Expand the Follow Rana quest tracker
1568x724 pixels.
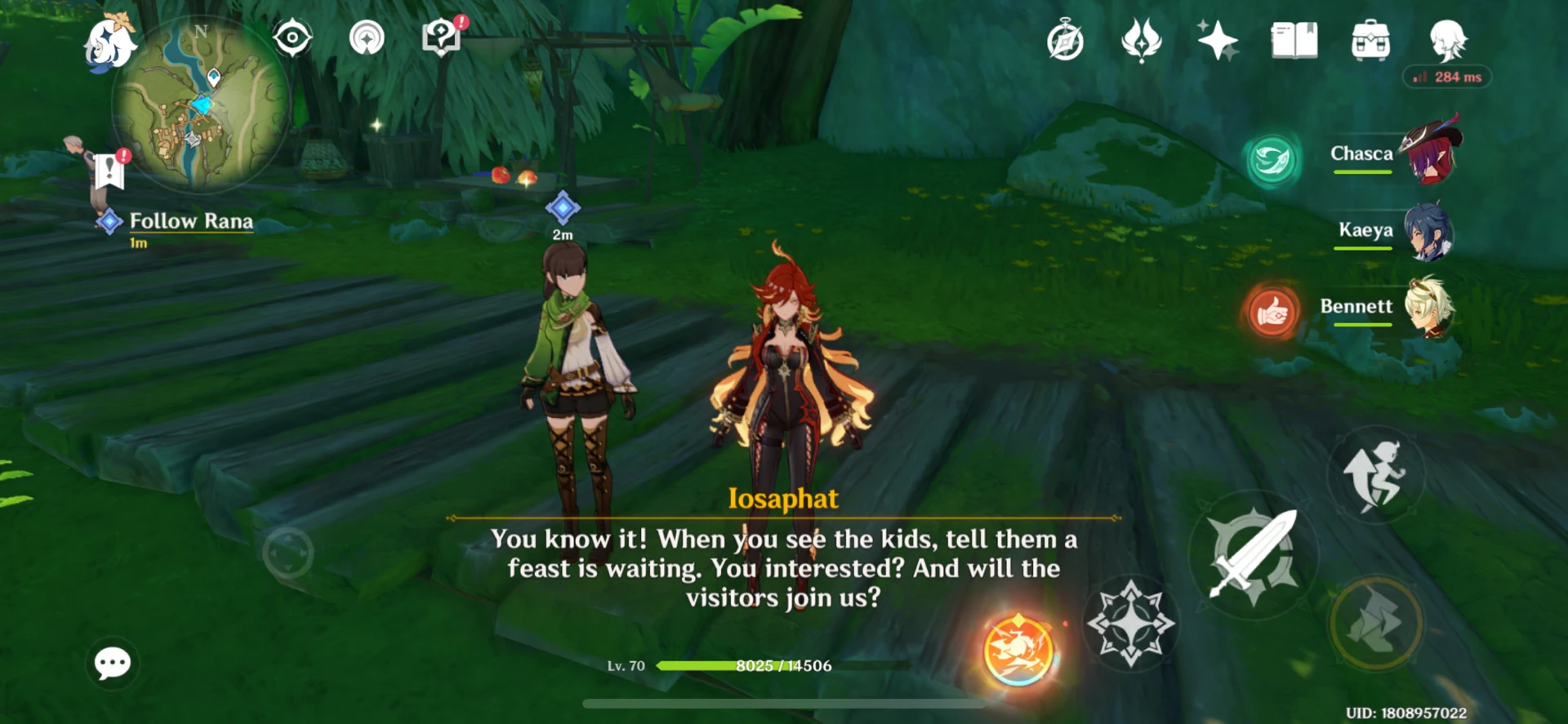click(189, 220)
